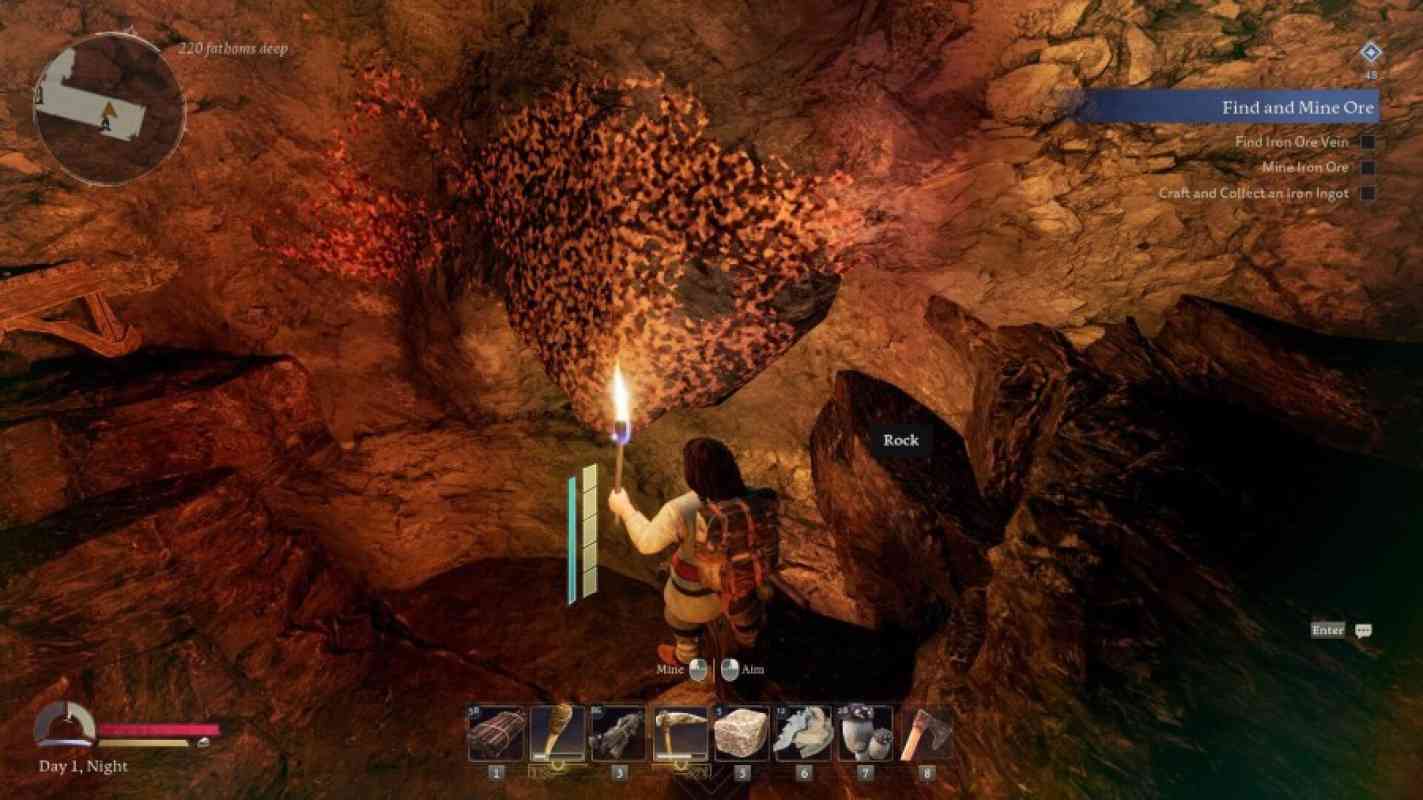Screen dimensions: 1423x800
Task: Click the Rock tooltip label
Action: click(x=901, y=440)
